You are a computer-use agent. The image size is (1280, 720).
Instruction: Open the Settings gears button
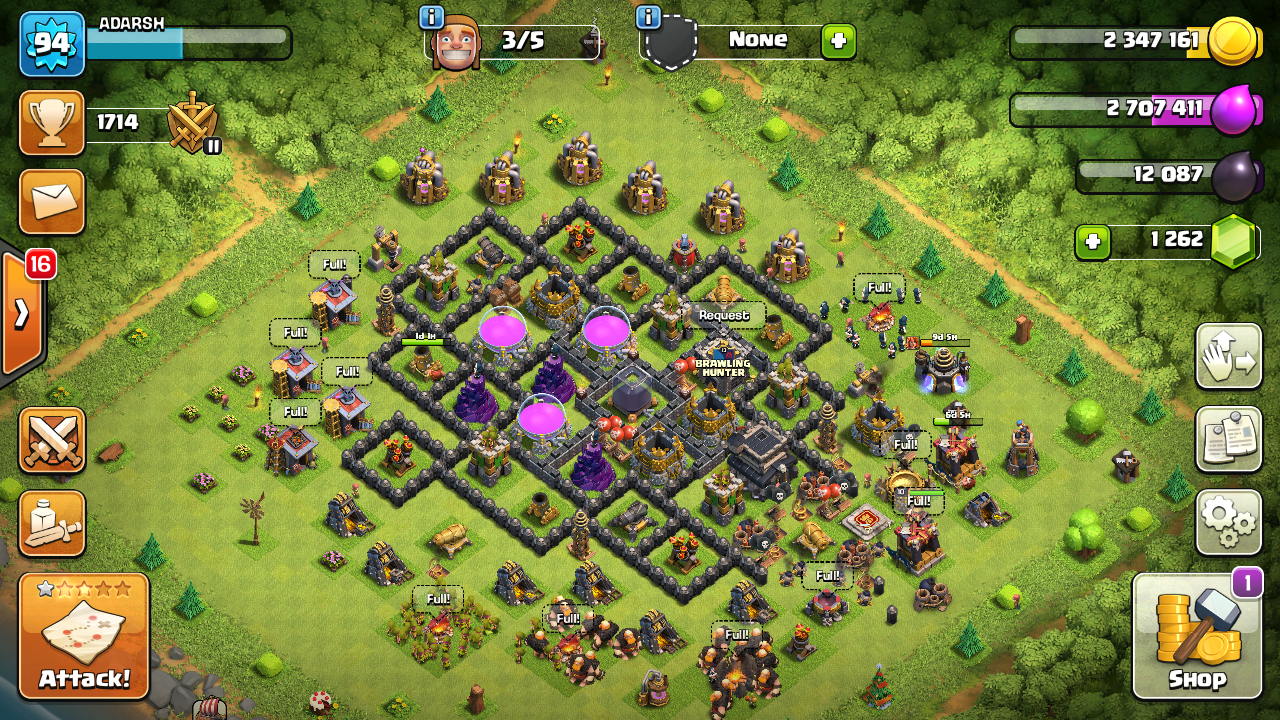click(1228, 522)
